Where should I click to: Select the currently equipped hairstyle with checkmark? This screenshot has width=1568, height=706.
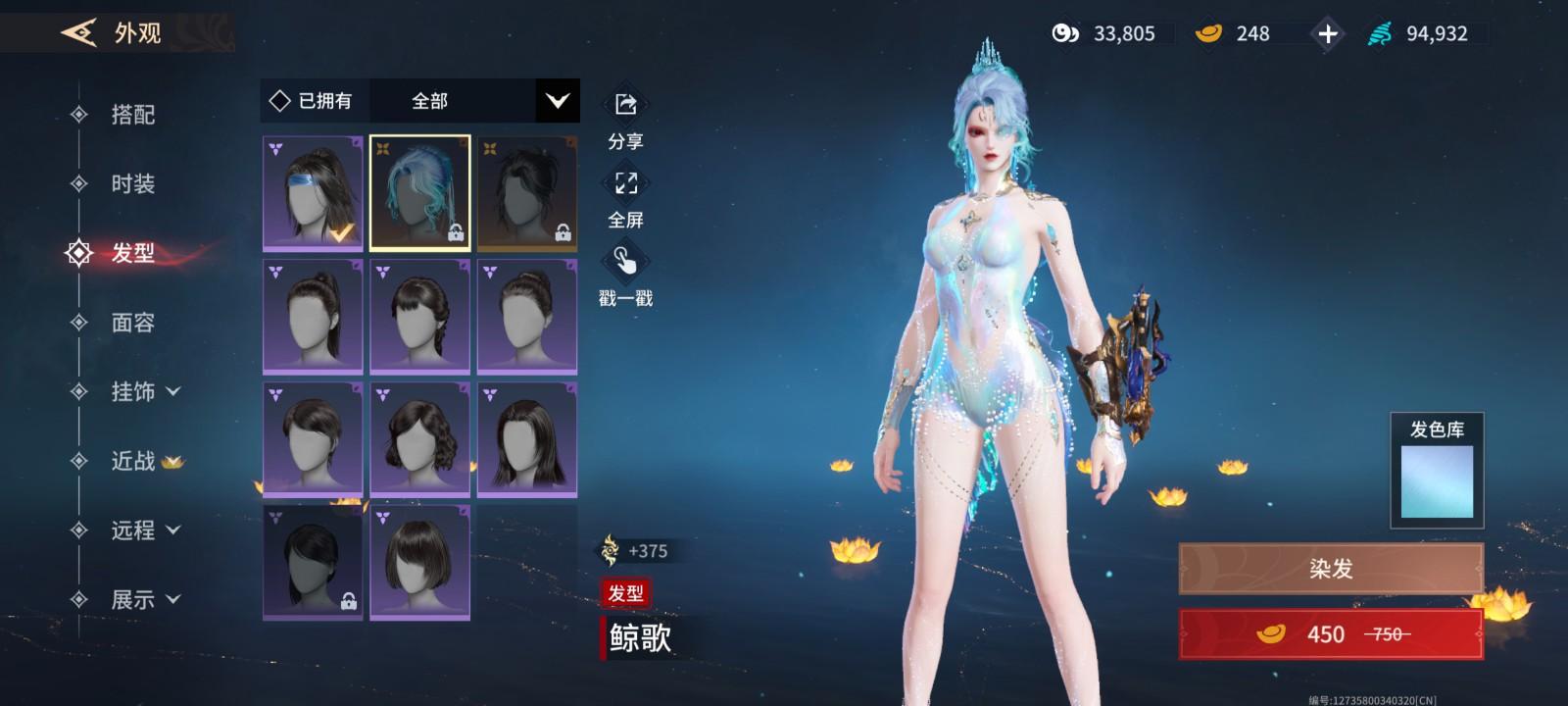pos(312,192)
